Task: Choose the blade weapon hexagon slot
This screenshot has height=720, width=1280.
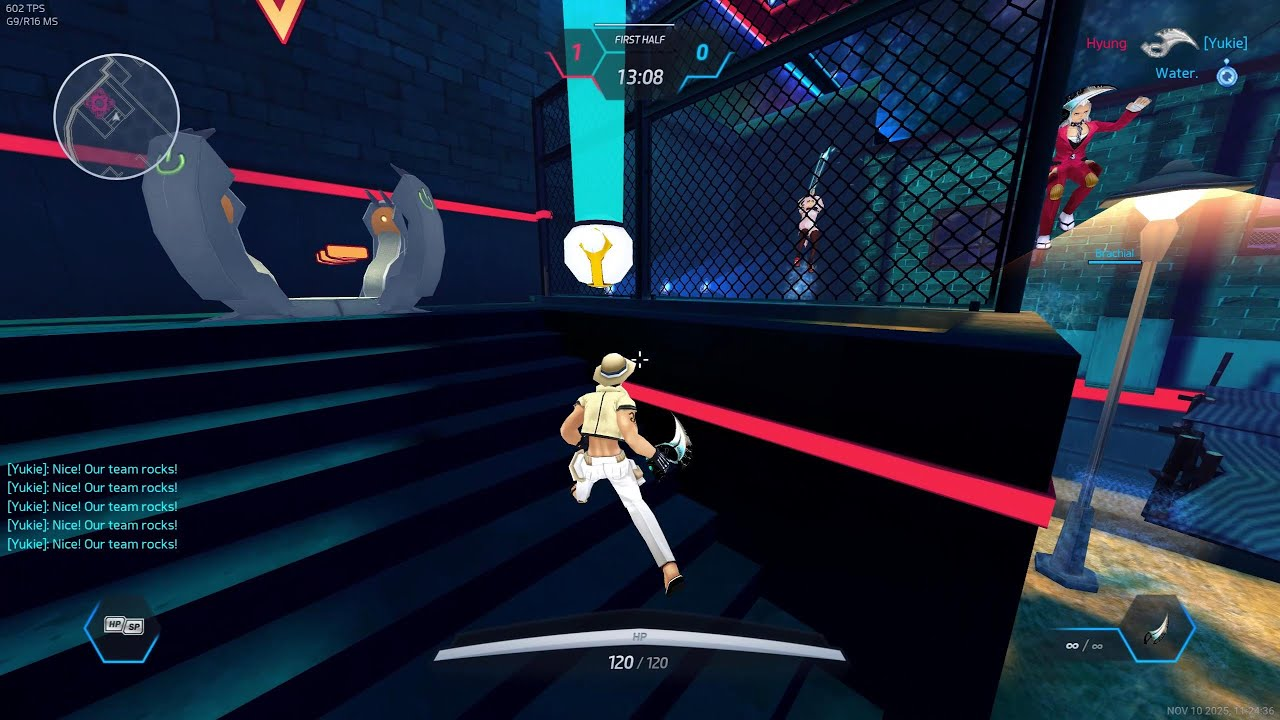Action: pos(1157,632)
